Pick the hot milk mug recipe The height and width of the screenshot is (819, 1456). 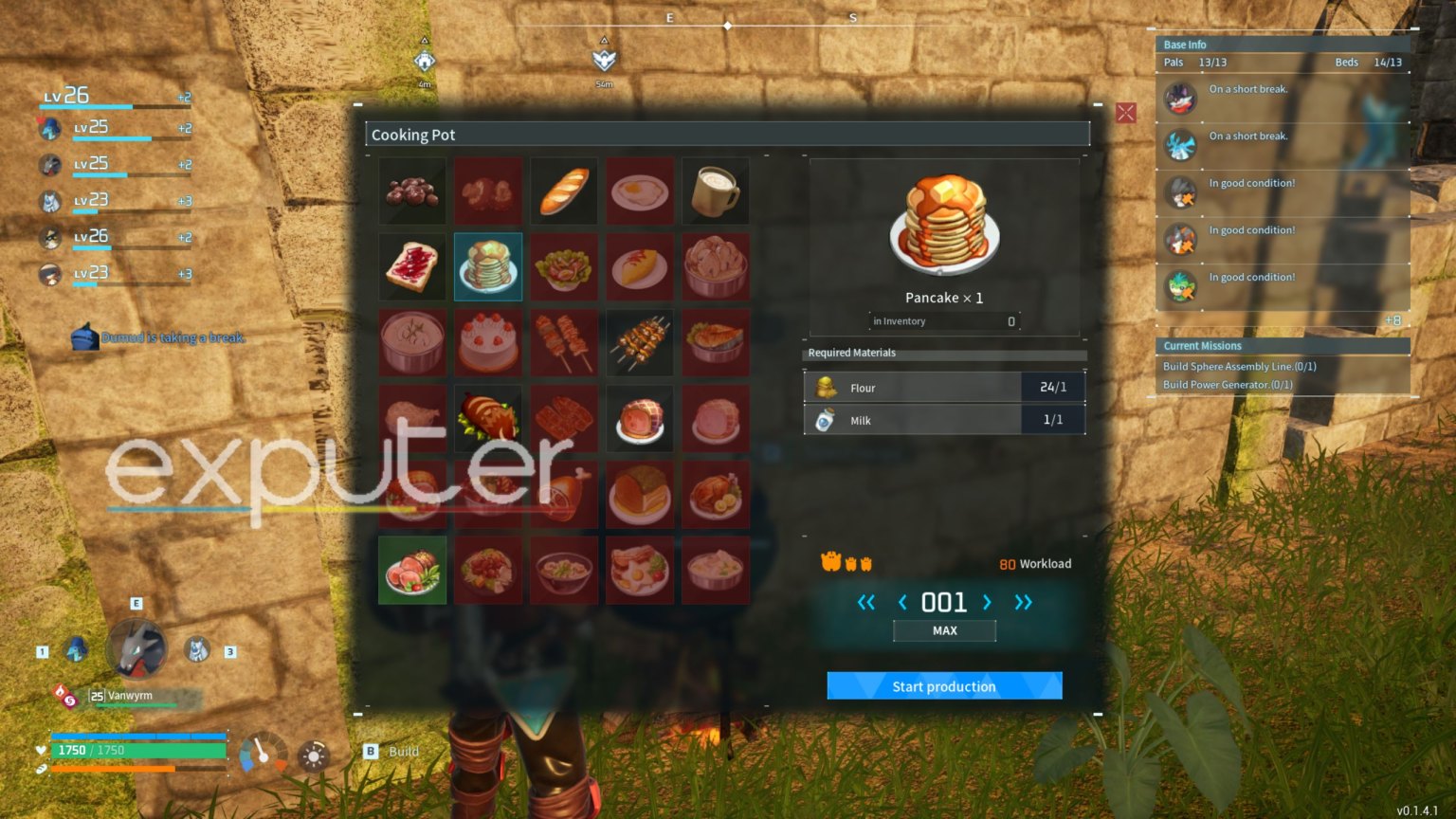pos(716,191)
